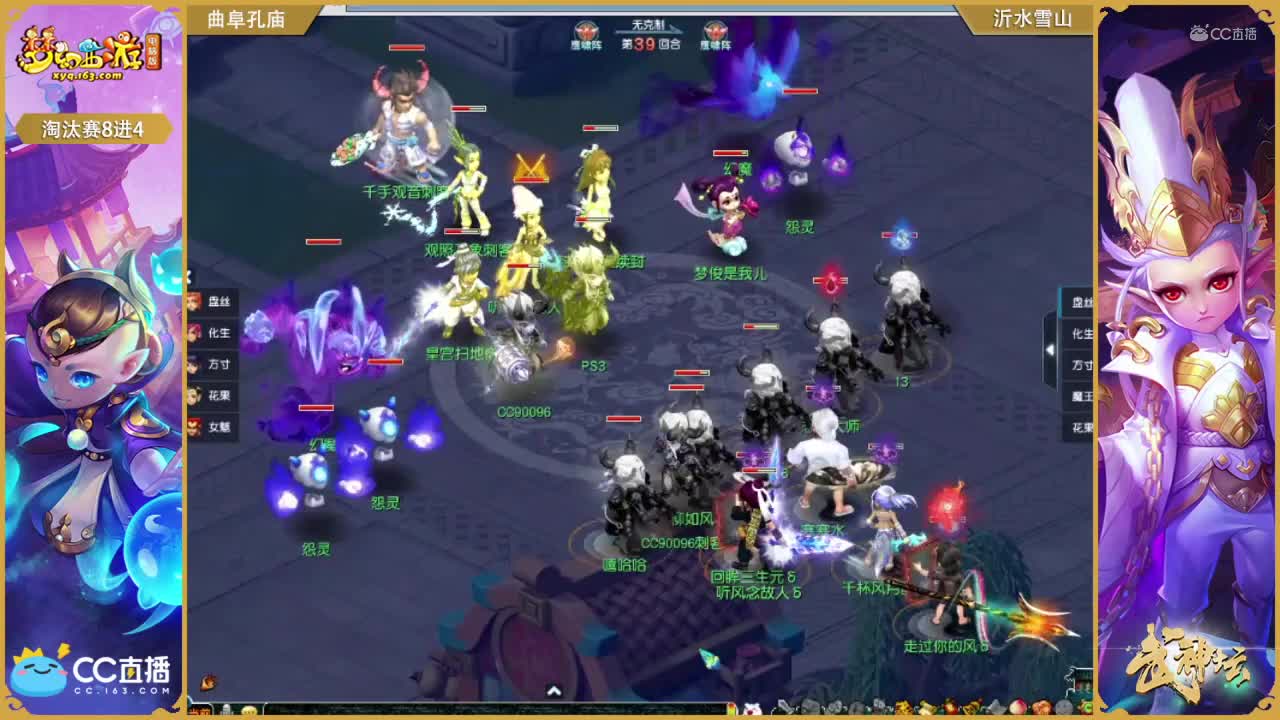1280x720 pixels.
Task: Select the 盘丝 player portrait icon on left panel
Action: (x=197, y=301)
